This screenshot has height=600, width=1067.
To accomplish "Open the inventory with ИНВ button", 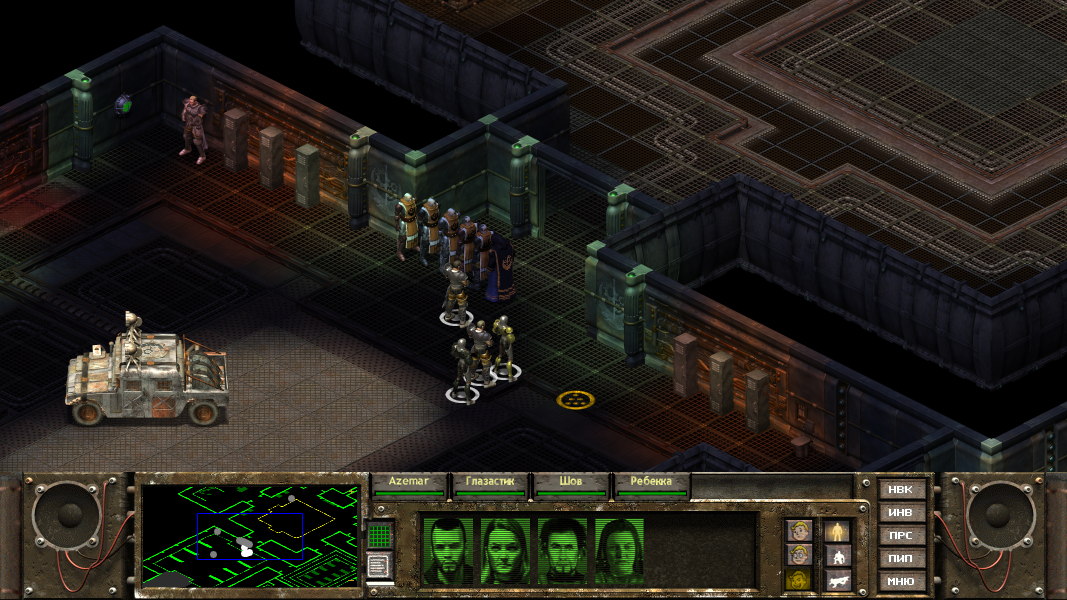I will [901, 513].
